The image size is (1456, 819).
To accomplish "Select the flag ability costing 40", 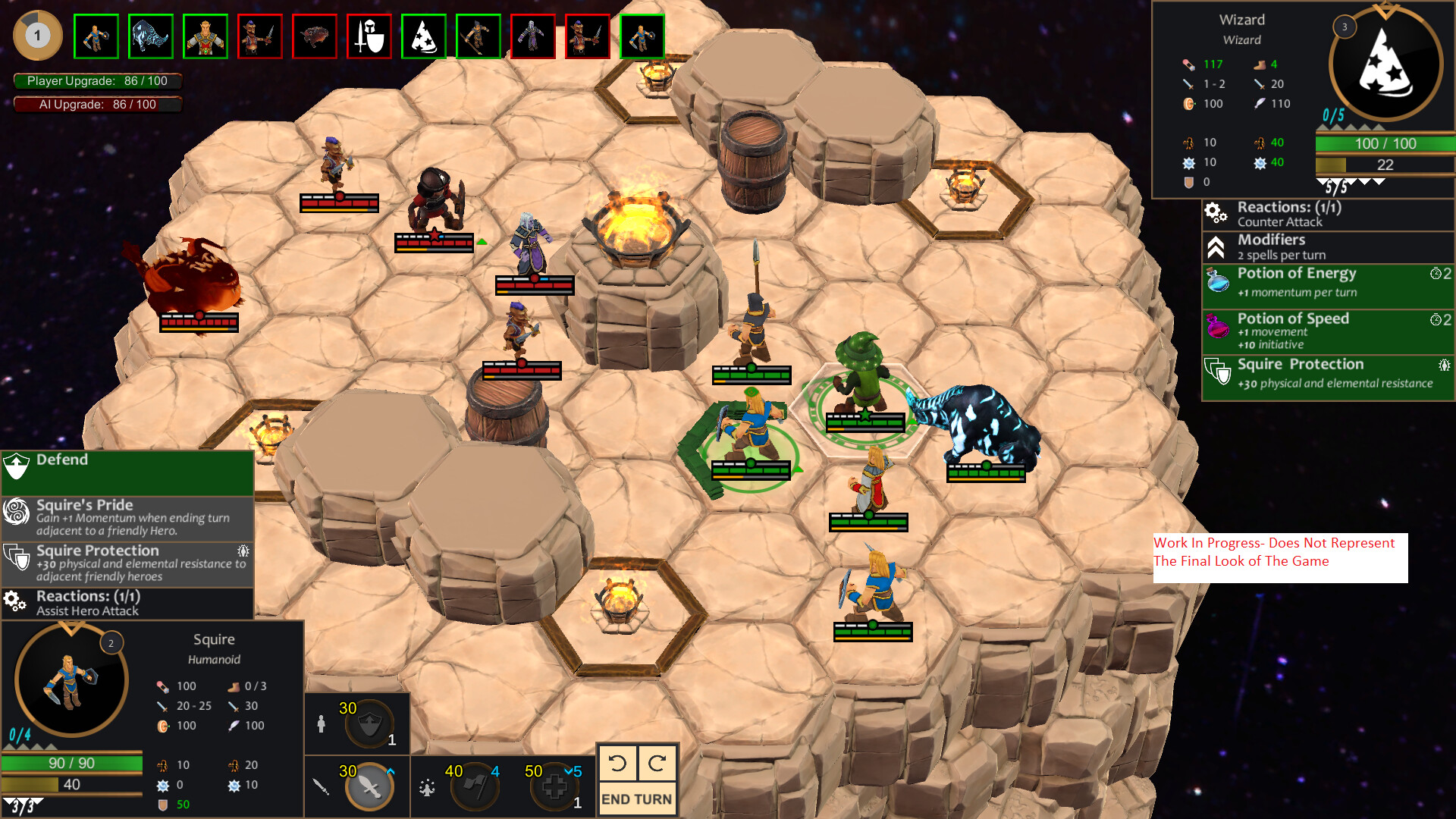I will coord(475,786).
